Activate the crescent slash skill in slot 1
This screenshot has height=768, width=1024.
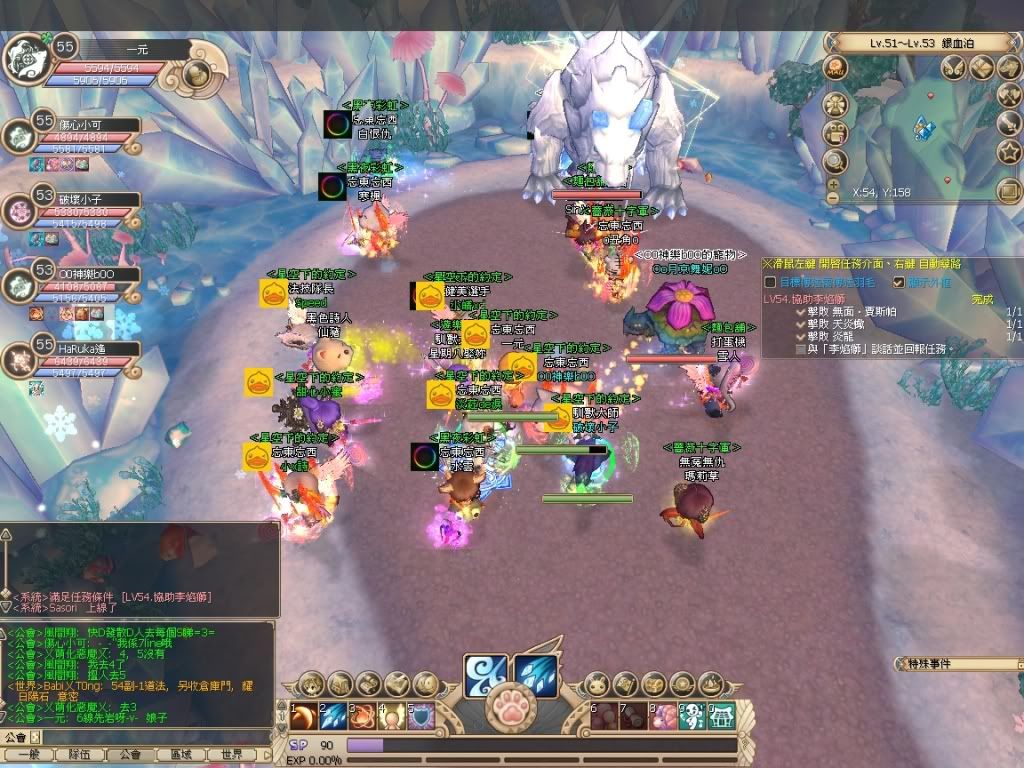(x=303, y=716)
